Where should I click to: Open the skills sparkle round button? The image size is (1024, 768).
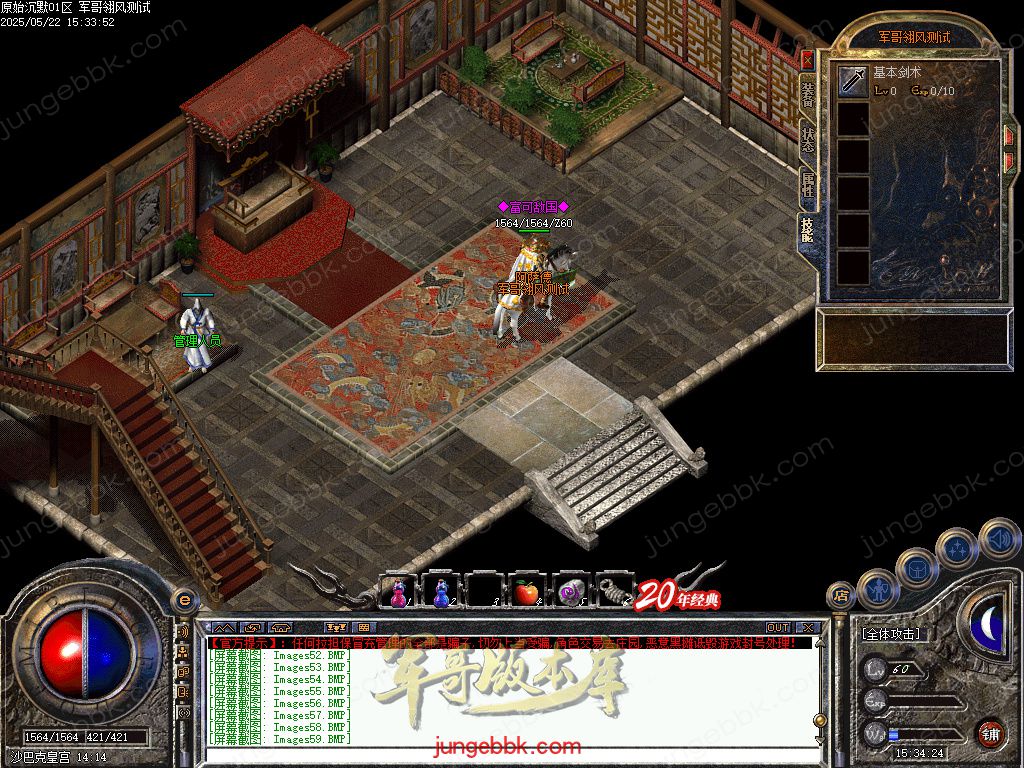coord(957,548)
